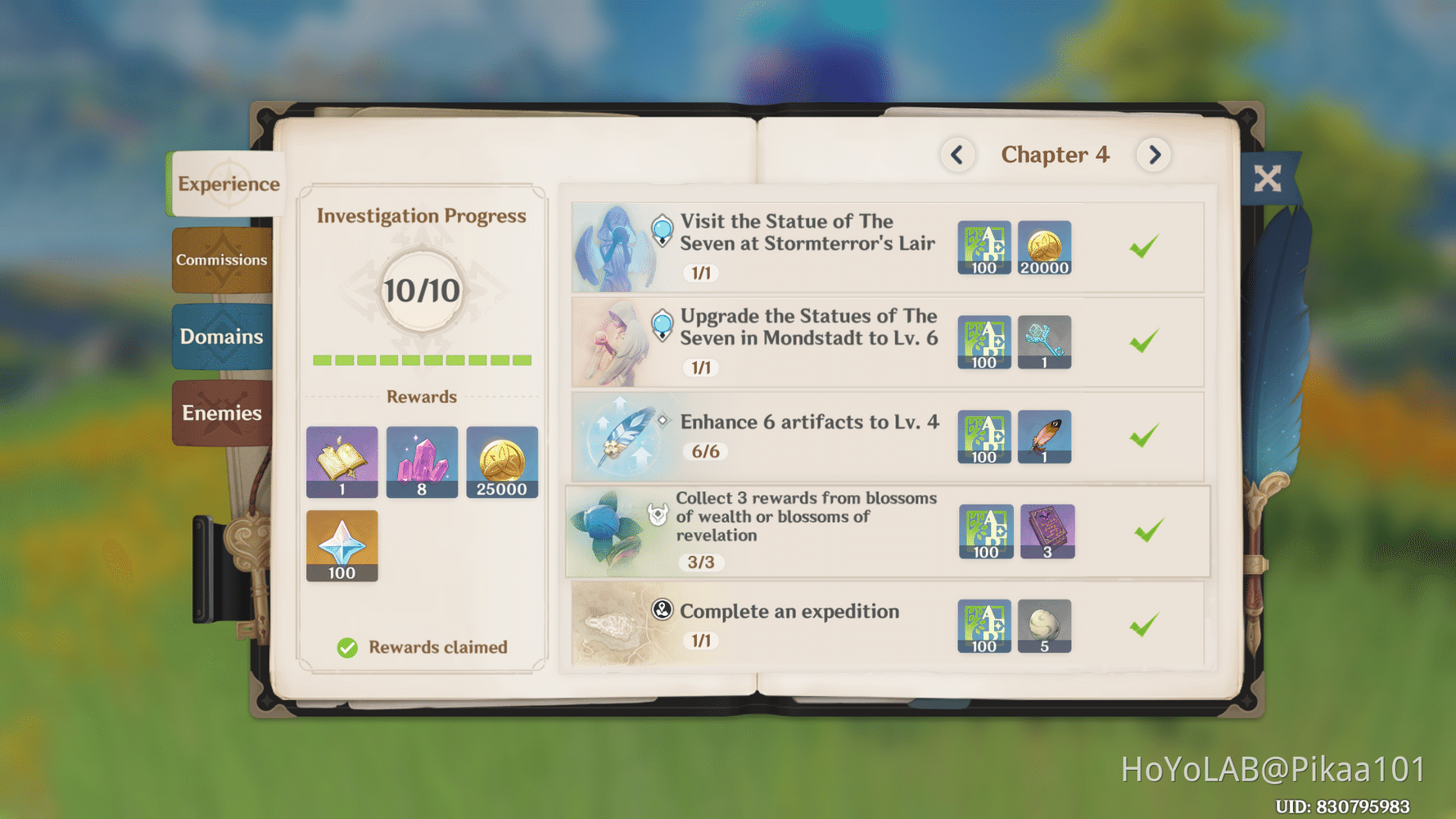Open the Domains tab
Screen dimensions: 1456x819
221,336
